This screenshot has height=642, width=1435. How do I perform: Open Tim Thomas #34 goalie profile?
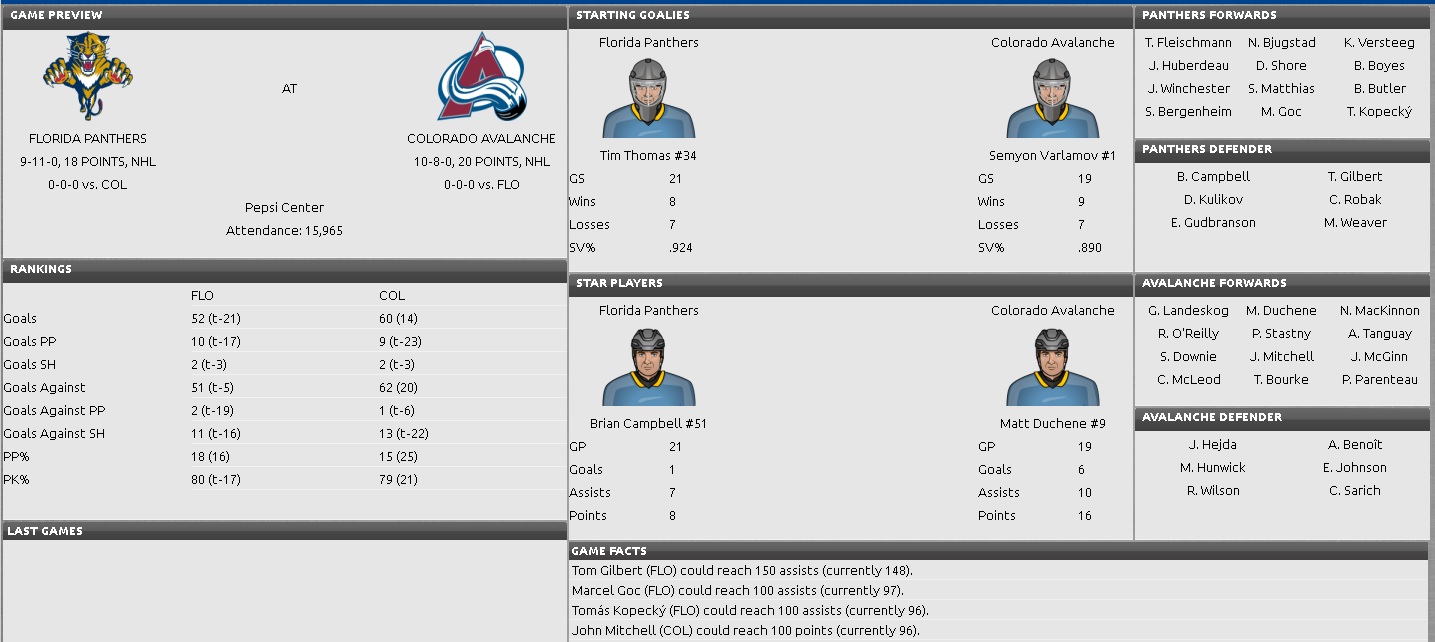pyautogui.click(x=648, y=155)
